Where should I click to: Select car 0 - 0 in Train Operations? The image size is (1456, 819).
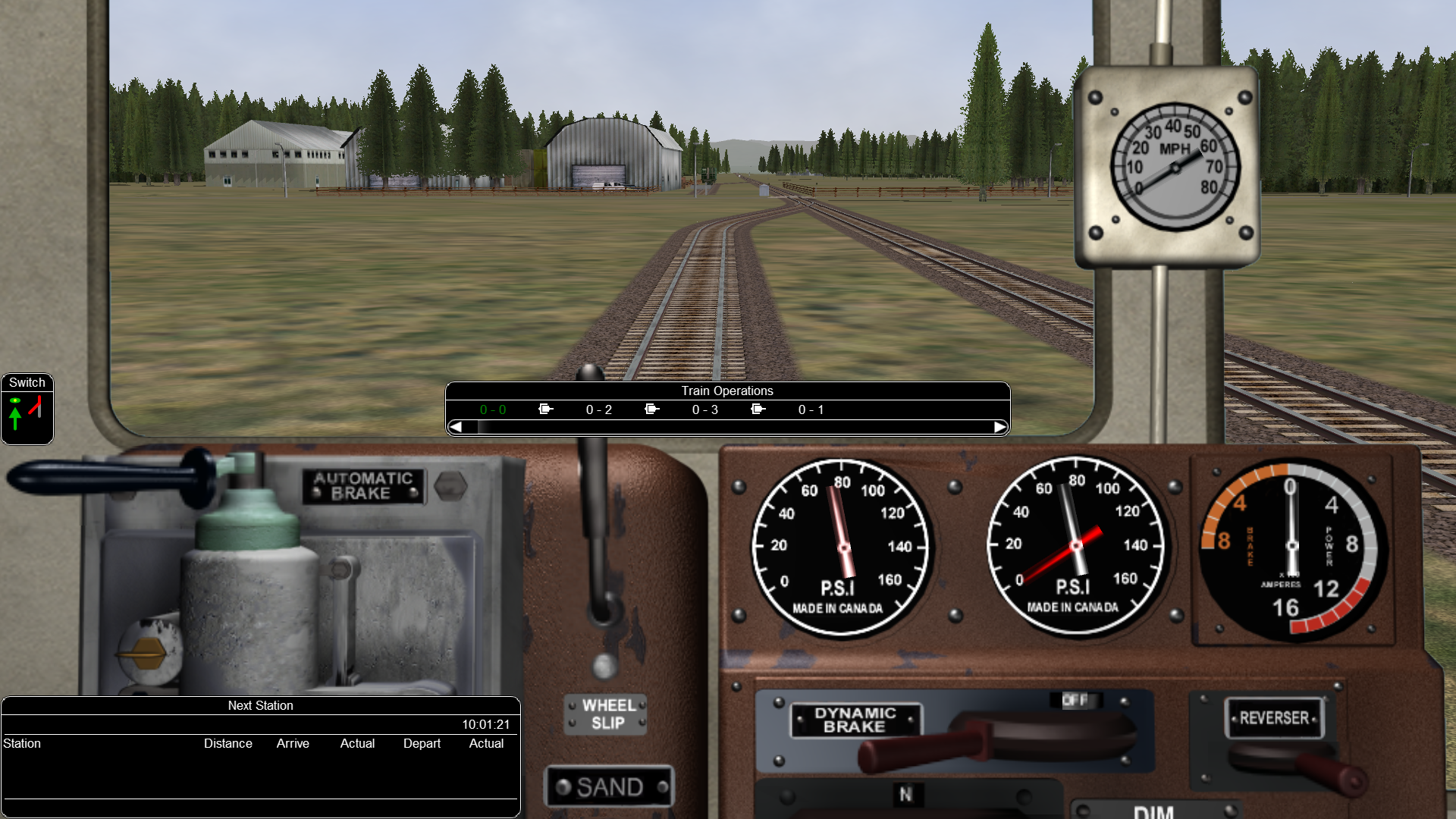(x=493, y=409)
